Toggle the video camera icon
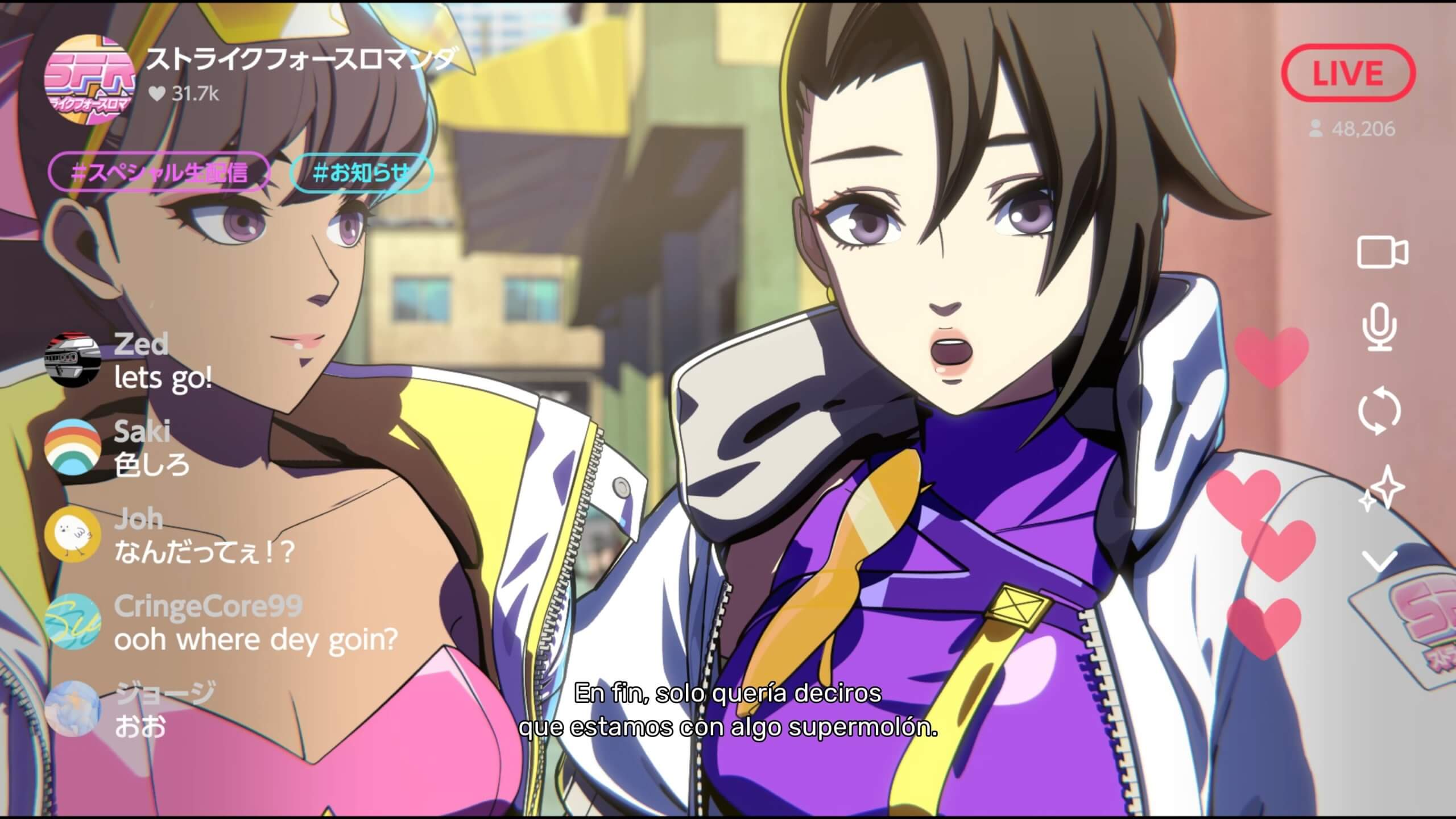Image resolution: width=1456 pixels, height=819 pixels. [x=1383, y=252]
